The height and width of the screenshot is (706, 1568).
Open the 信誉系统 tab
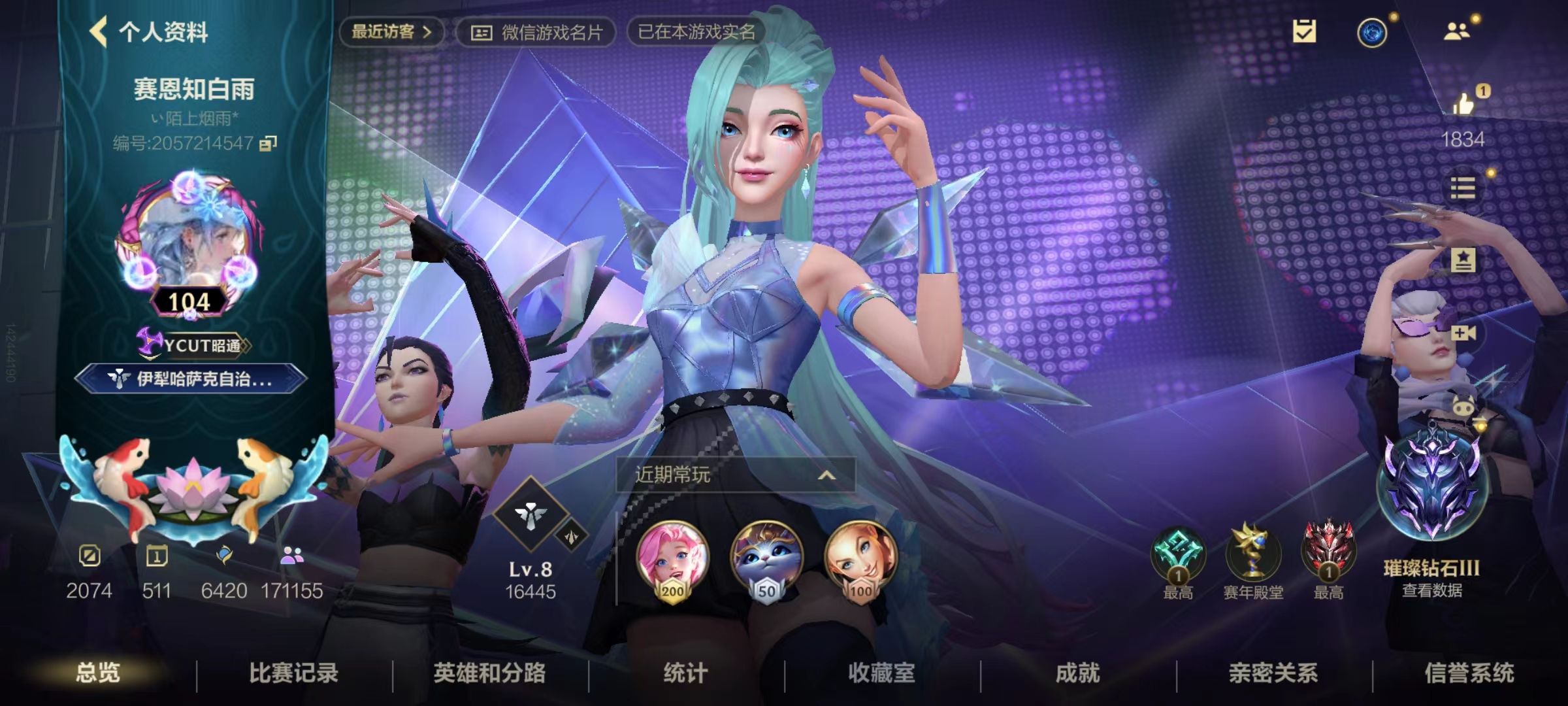pos(1469,673)
